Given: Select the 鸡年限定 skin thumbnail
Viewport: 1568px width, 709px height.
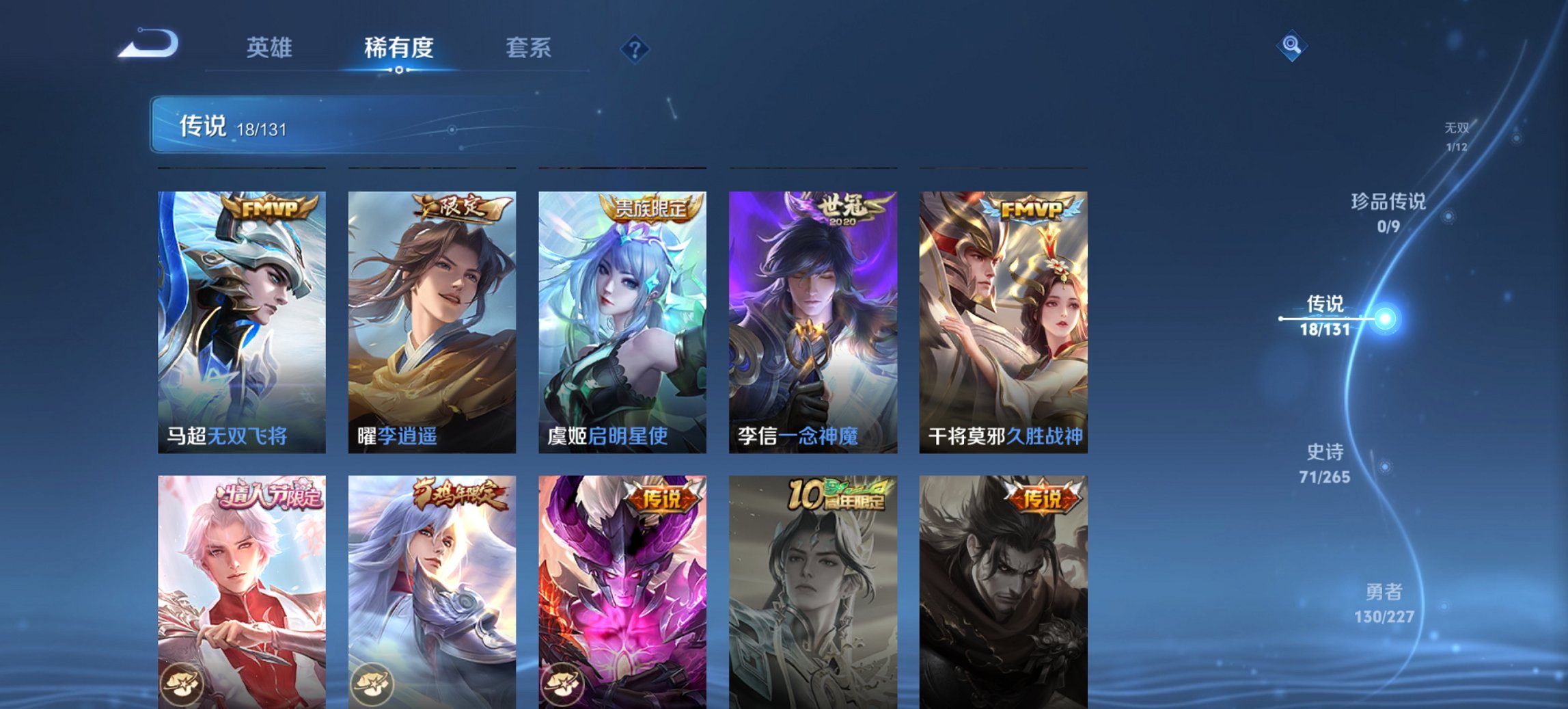Looking at the screenshot, I should [431, 595].
